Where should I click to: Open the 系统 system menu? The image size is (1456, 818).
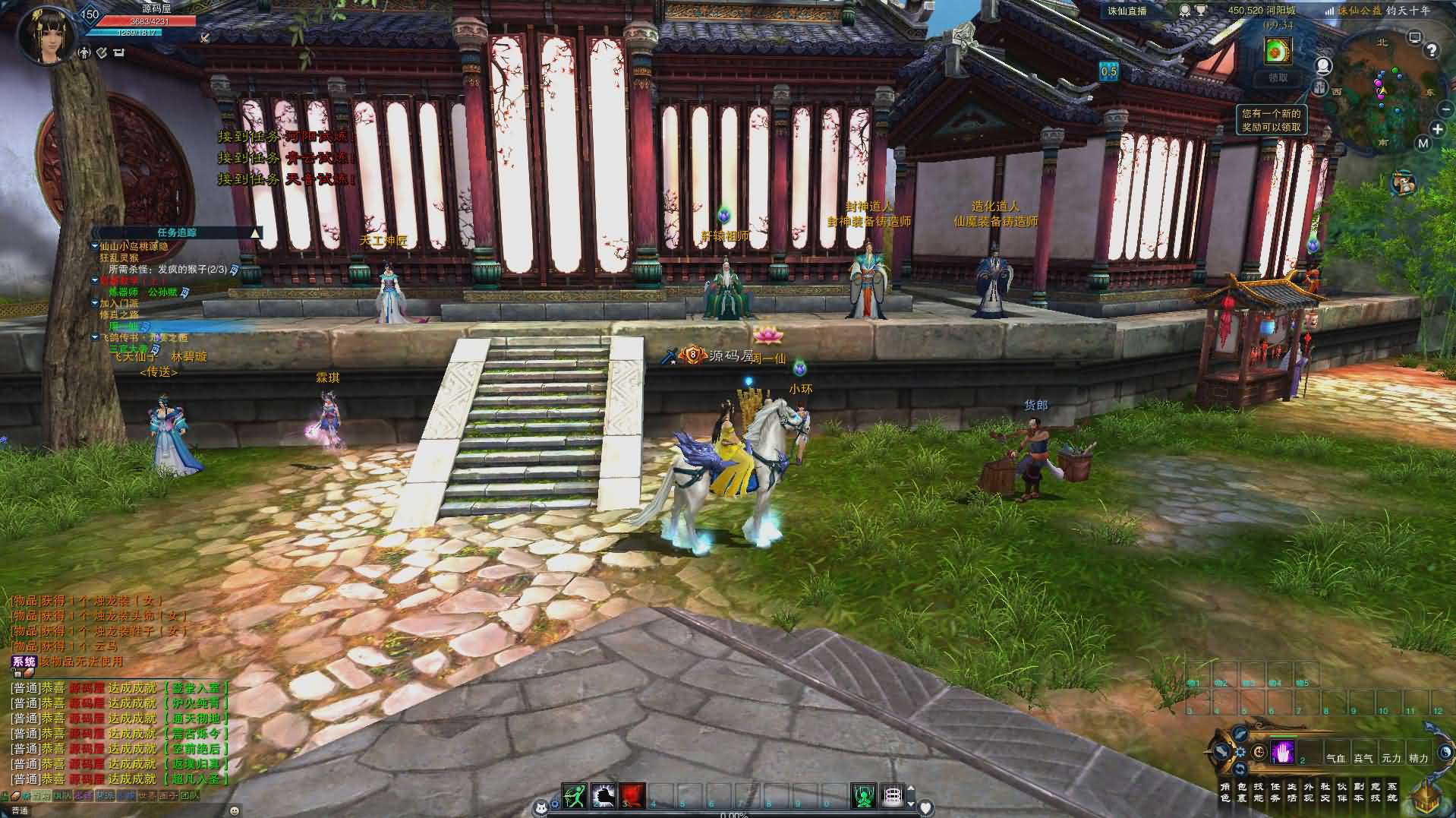tap(1392, 792)
